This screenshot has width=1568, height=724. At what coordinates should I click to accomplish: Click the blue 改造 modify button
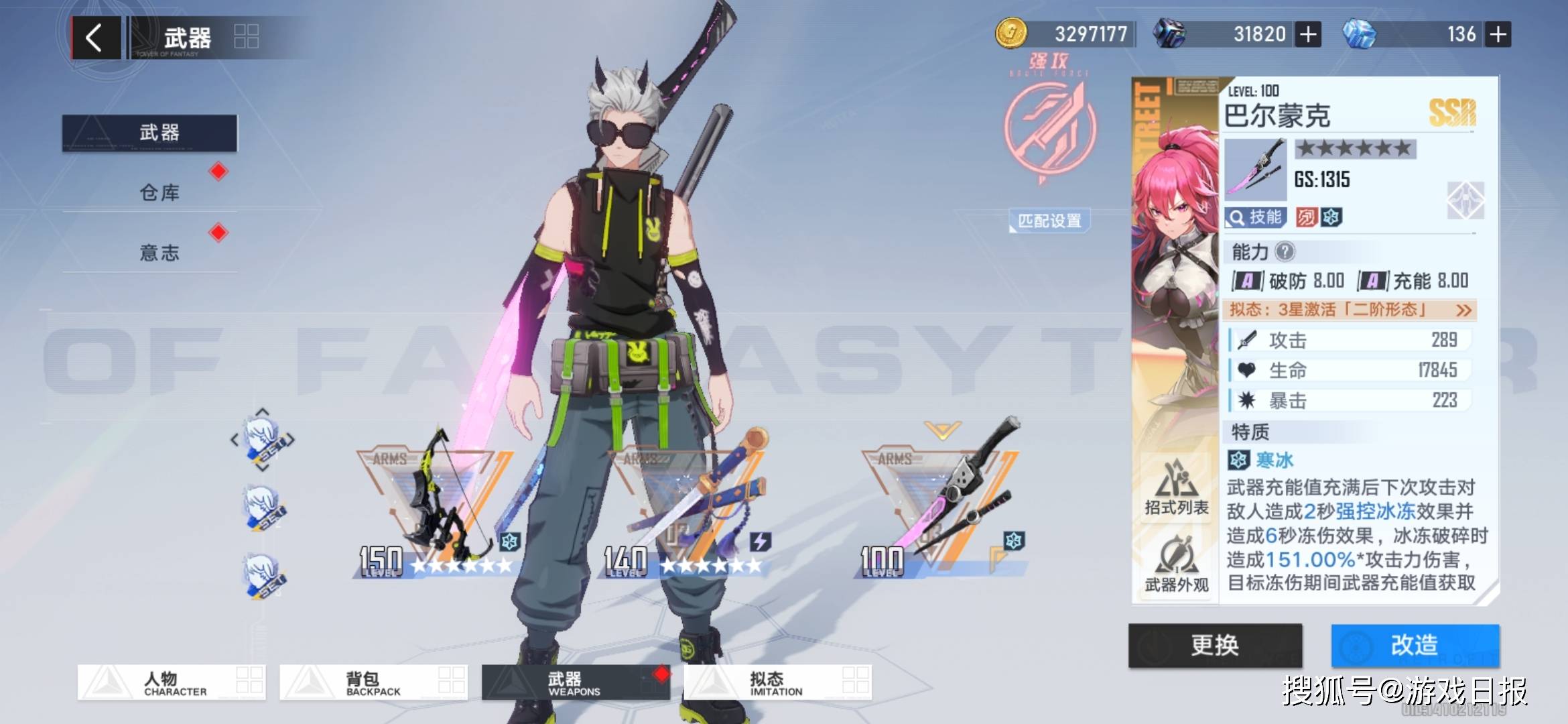pos(1415,645)
